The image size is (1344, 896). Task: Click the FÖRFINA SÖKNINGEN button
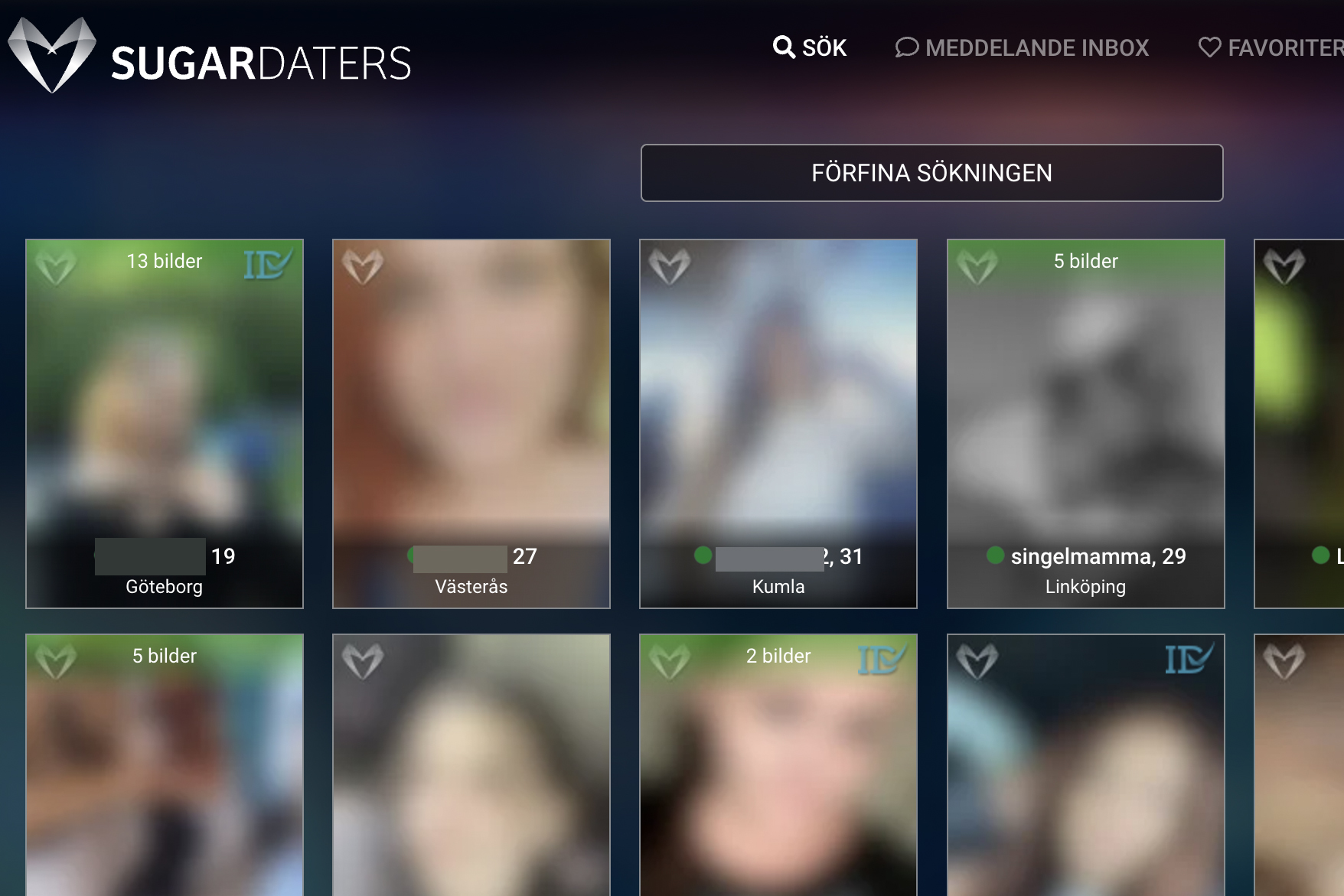pos(931,173)
